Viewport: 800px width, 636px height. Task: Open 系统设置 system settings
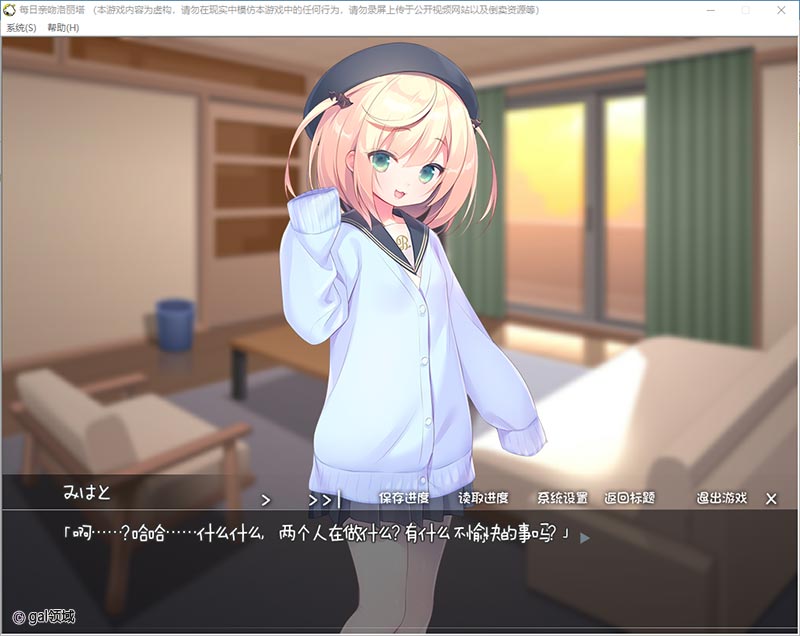[x=562, y=498]
